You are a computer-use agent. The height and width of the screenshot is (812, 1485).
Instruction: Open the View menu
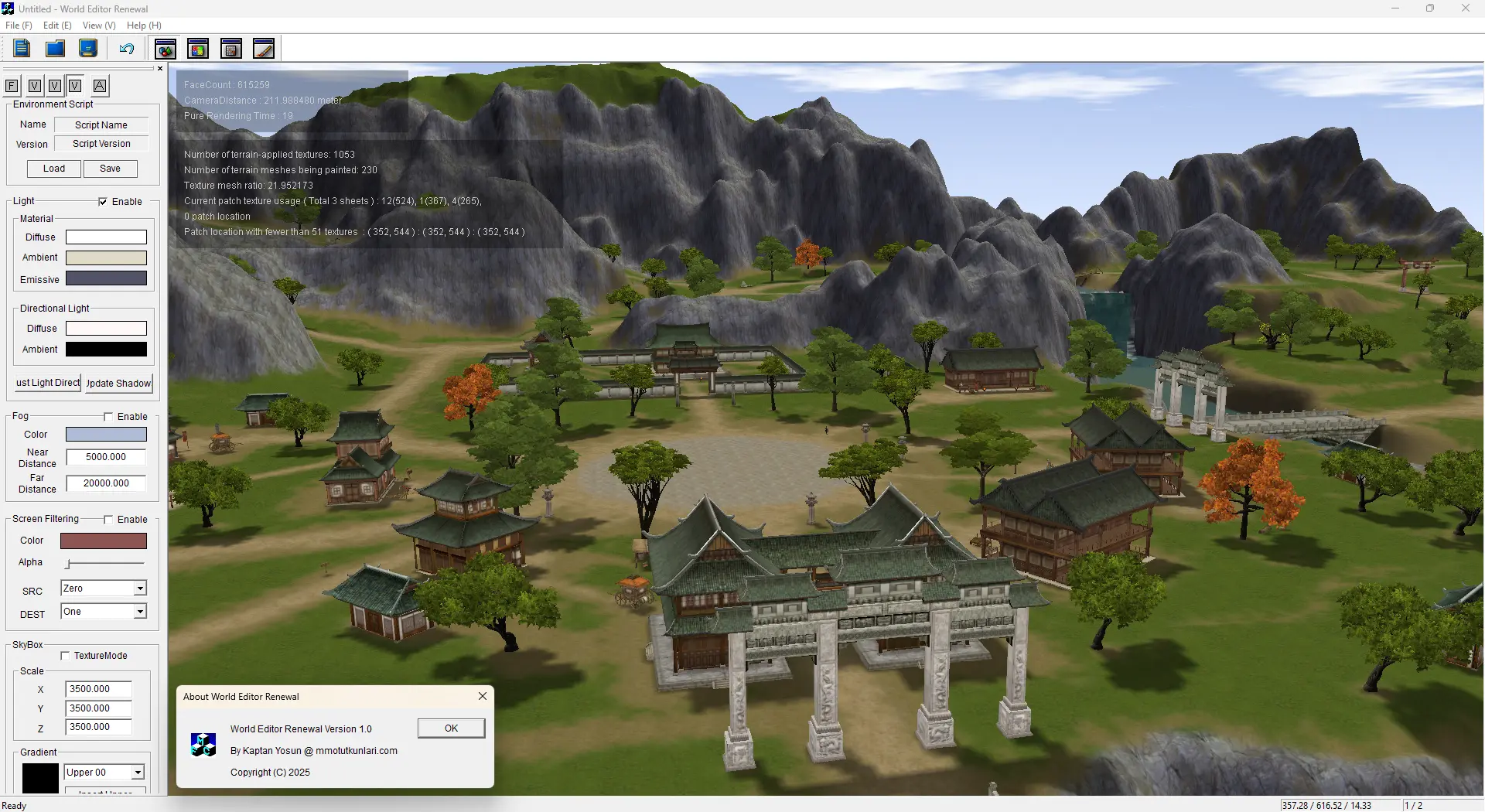(x=97, y=25)
